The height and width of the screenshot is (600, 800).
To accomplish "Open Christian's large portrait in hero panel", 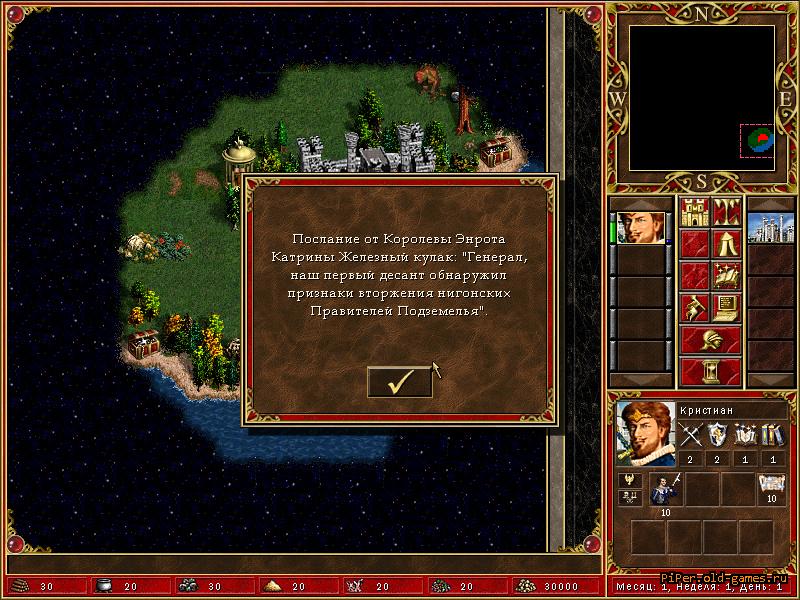I will tap(645, 432).
